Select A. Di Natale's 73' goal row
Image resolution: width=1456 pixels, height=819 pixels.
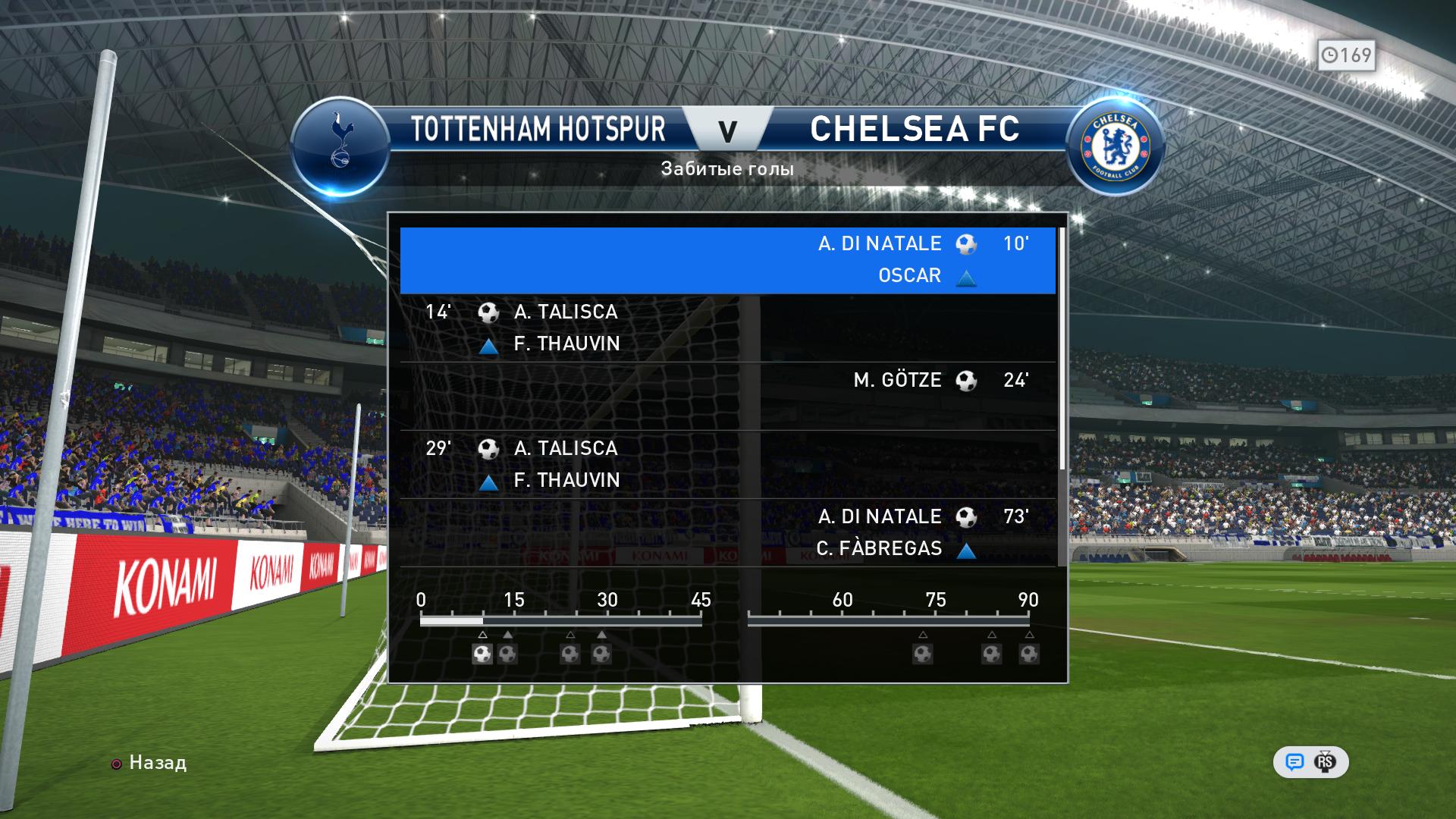[727, 532]
